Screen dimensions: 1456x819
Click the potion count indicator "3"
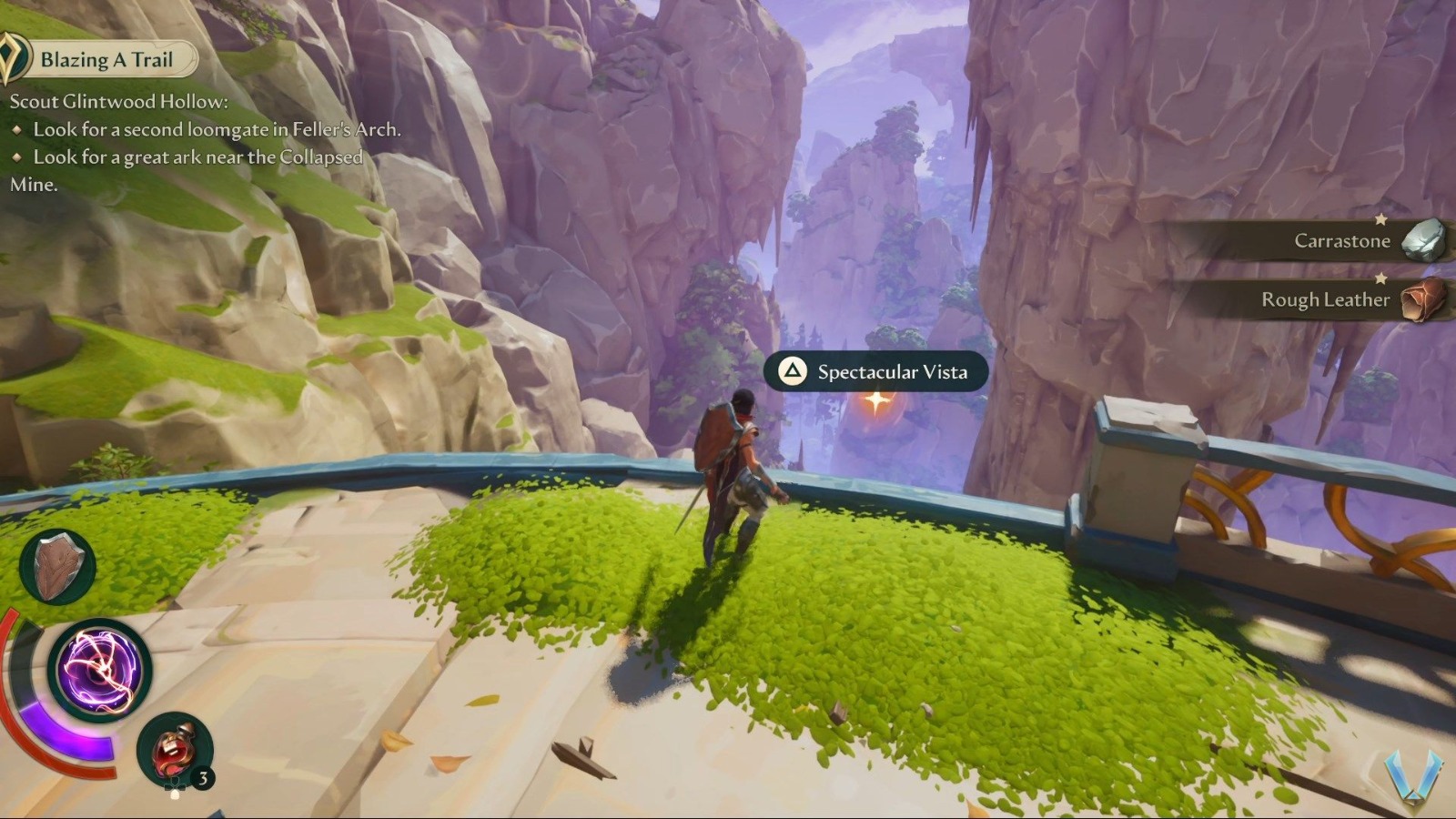(x=202, y=778)
